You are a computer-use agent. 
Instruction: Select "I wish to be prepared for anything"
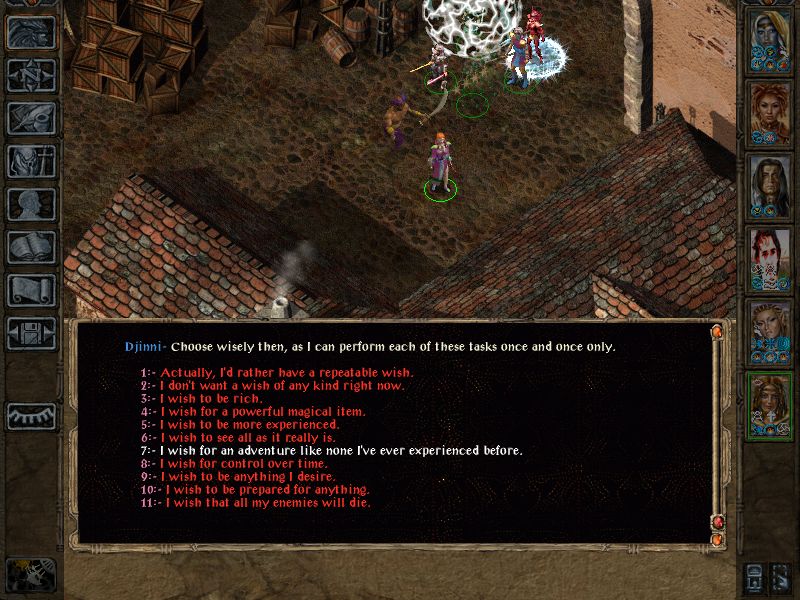(x=267, y=489)
